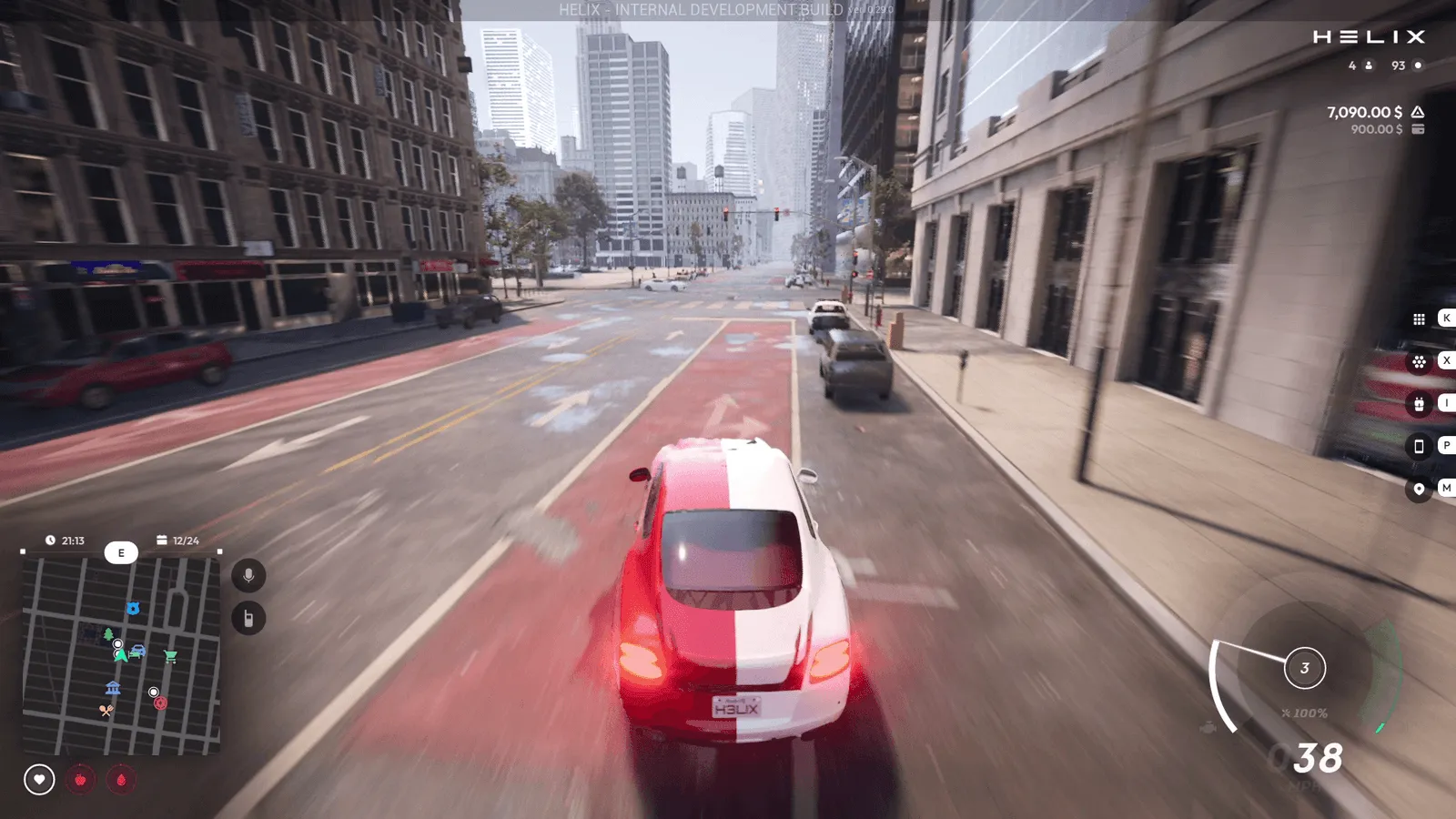Open the inventory backpack icon labeled I
This screenshot has width=1456, height=819.
click(x=1419, y=403)
